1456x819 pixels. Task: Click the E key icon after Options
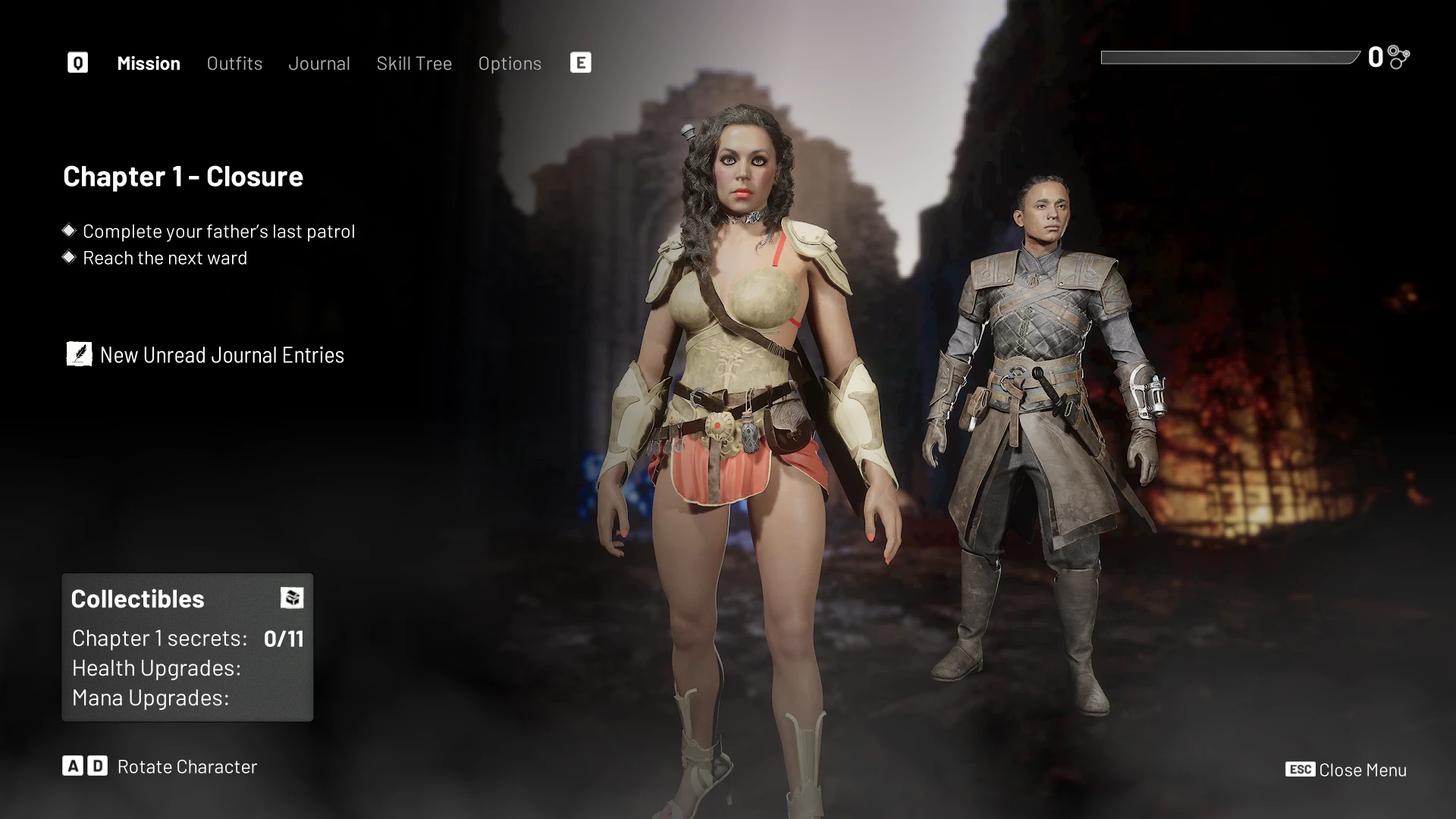pyautogui.click(x=581, y=62)
